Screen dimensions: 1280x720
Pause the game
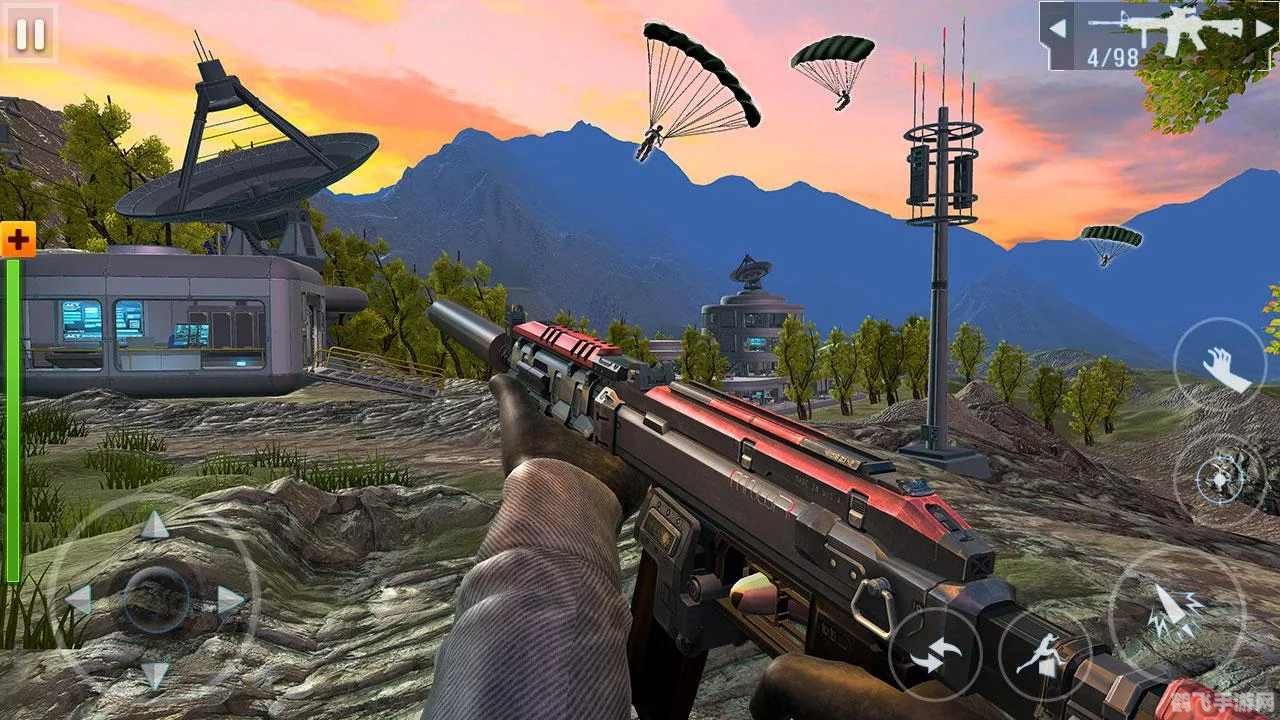(30, 34)
